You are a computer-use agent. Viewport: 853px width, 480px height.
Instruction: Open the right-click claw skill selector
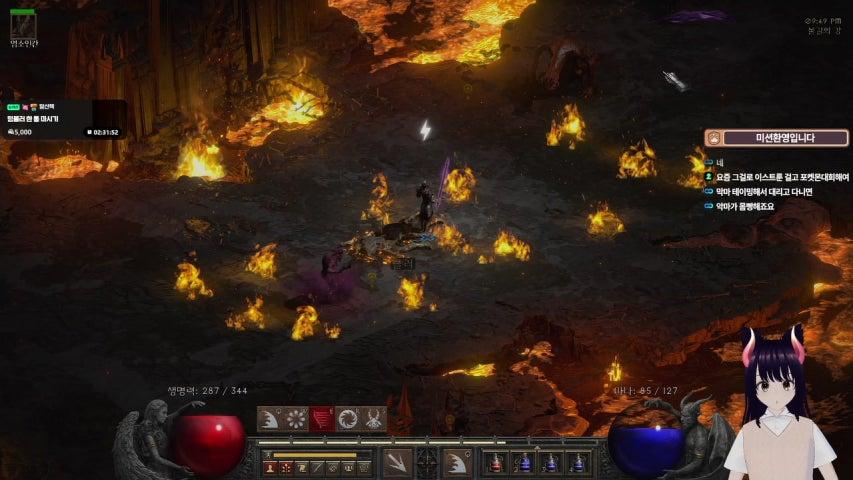tap(457, 462)
